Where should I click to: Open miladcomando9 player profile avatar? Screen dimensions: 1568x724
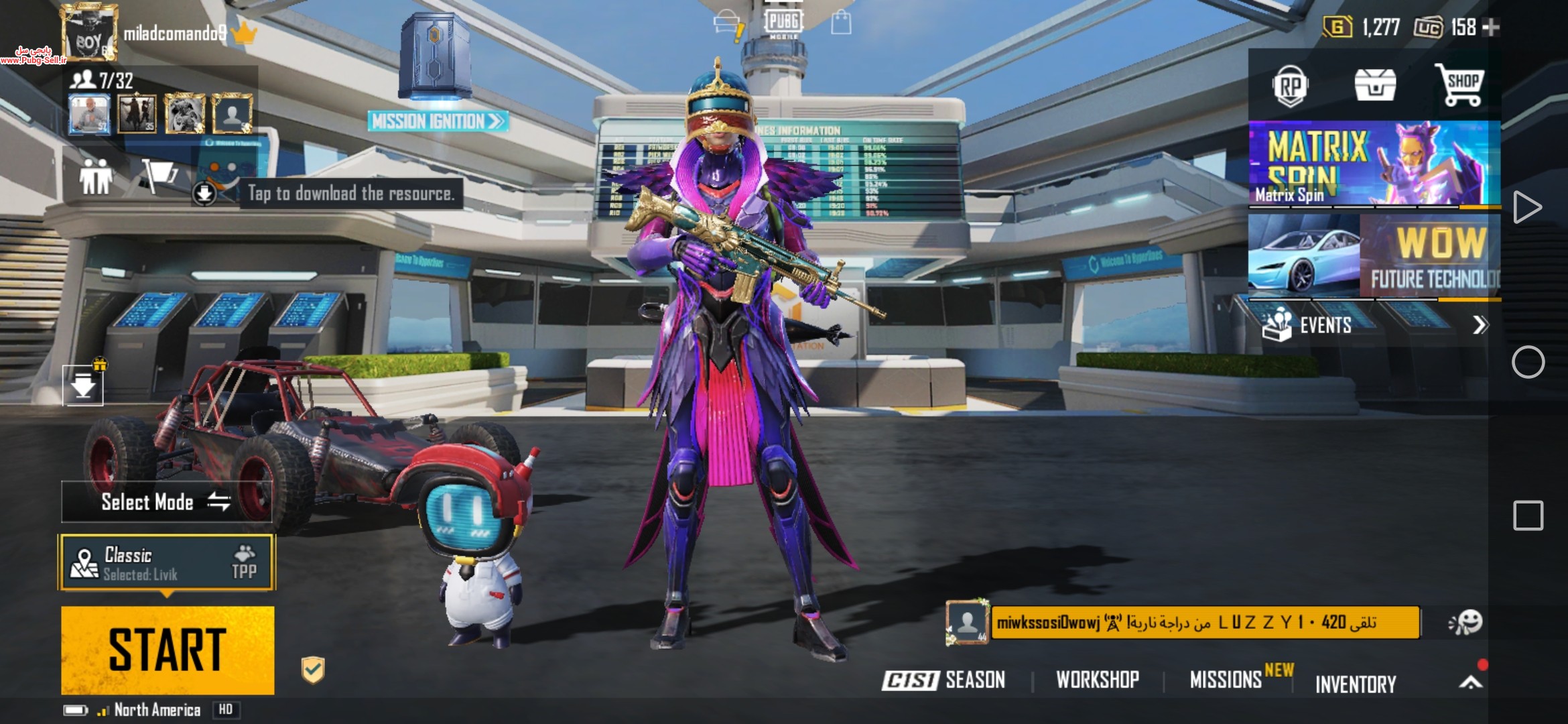coord(88,34)
